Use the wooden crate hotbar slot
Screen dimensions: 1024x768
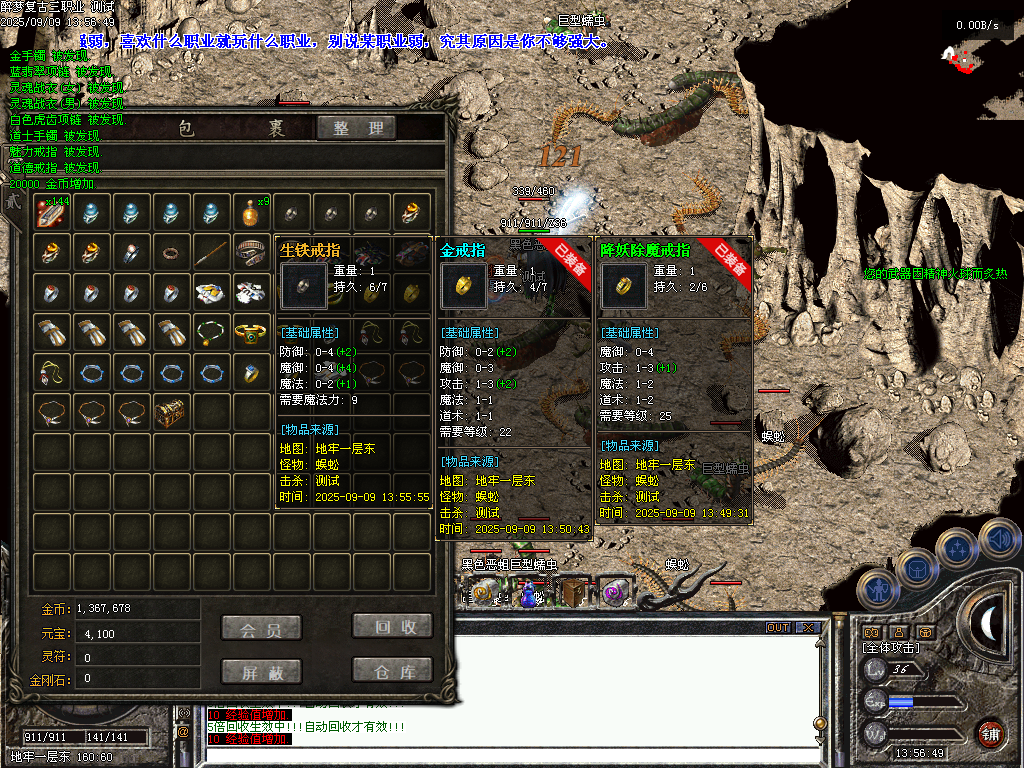click(x=572, y=593)
